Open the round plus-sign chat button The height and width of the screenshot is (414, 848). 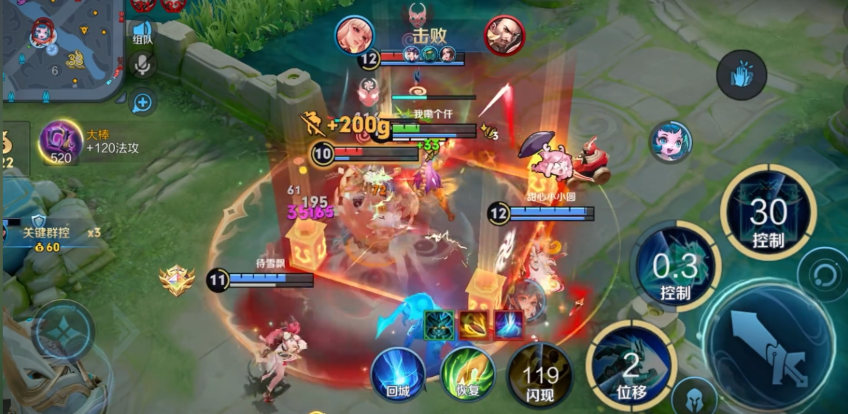pyautogui.click(x=142, y=101)
